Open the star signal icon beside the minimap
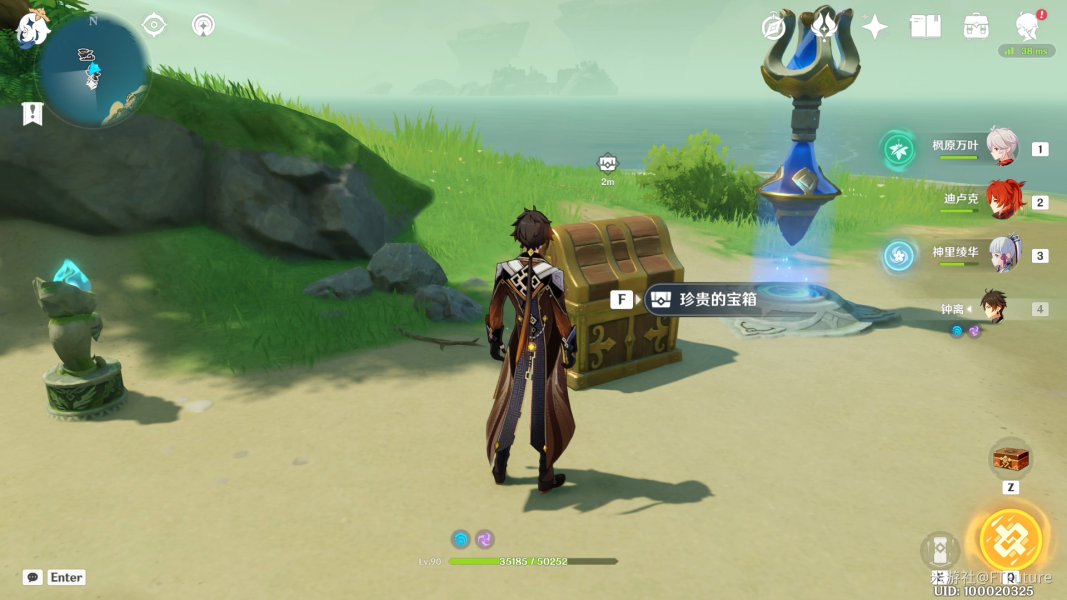This screenshot has width=1067, height=600. click(203, 25)
